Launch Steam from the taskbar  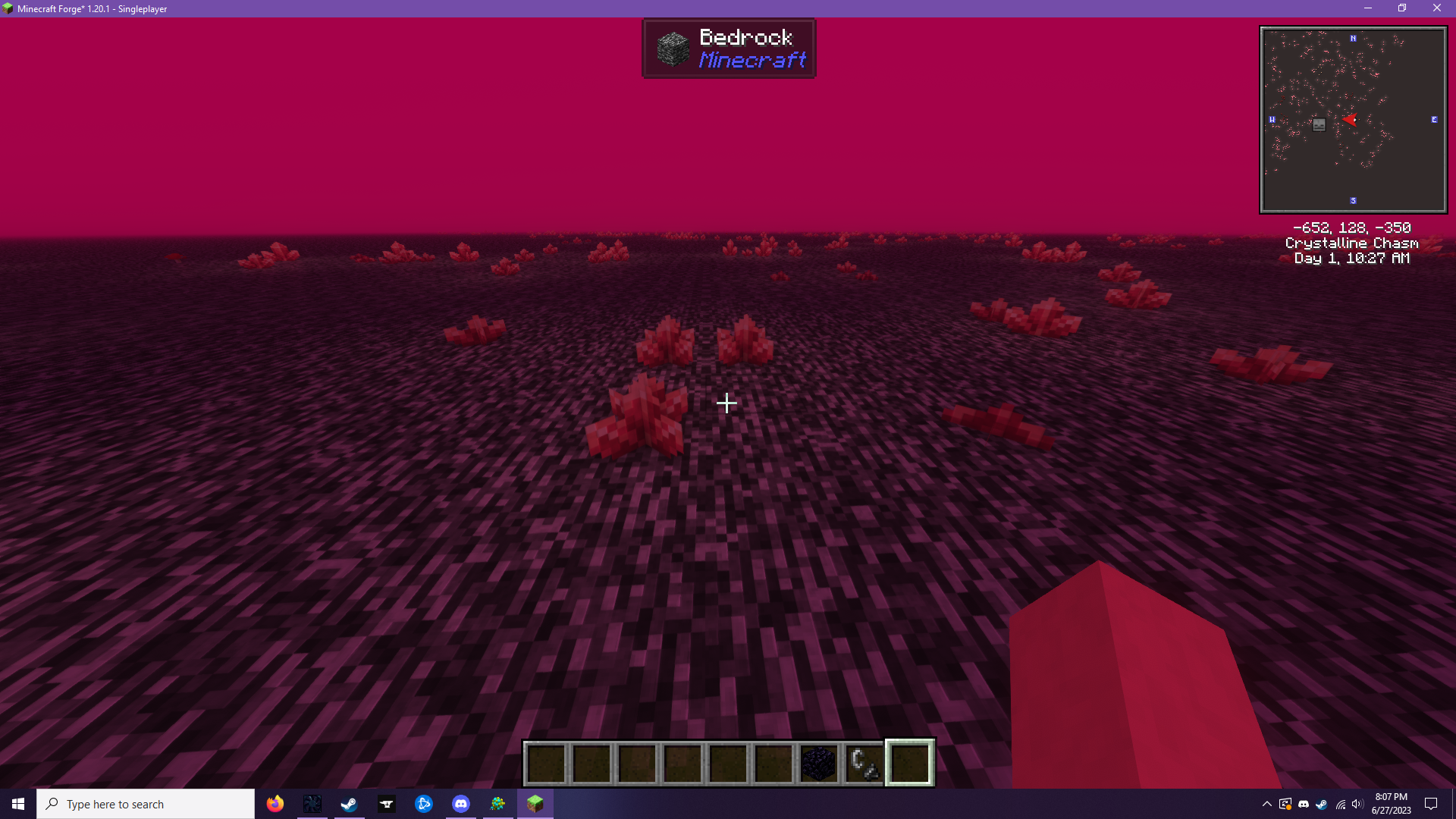pos(349,803)
